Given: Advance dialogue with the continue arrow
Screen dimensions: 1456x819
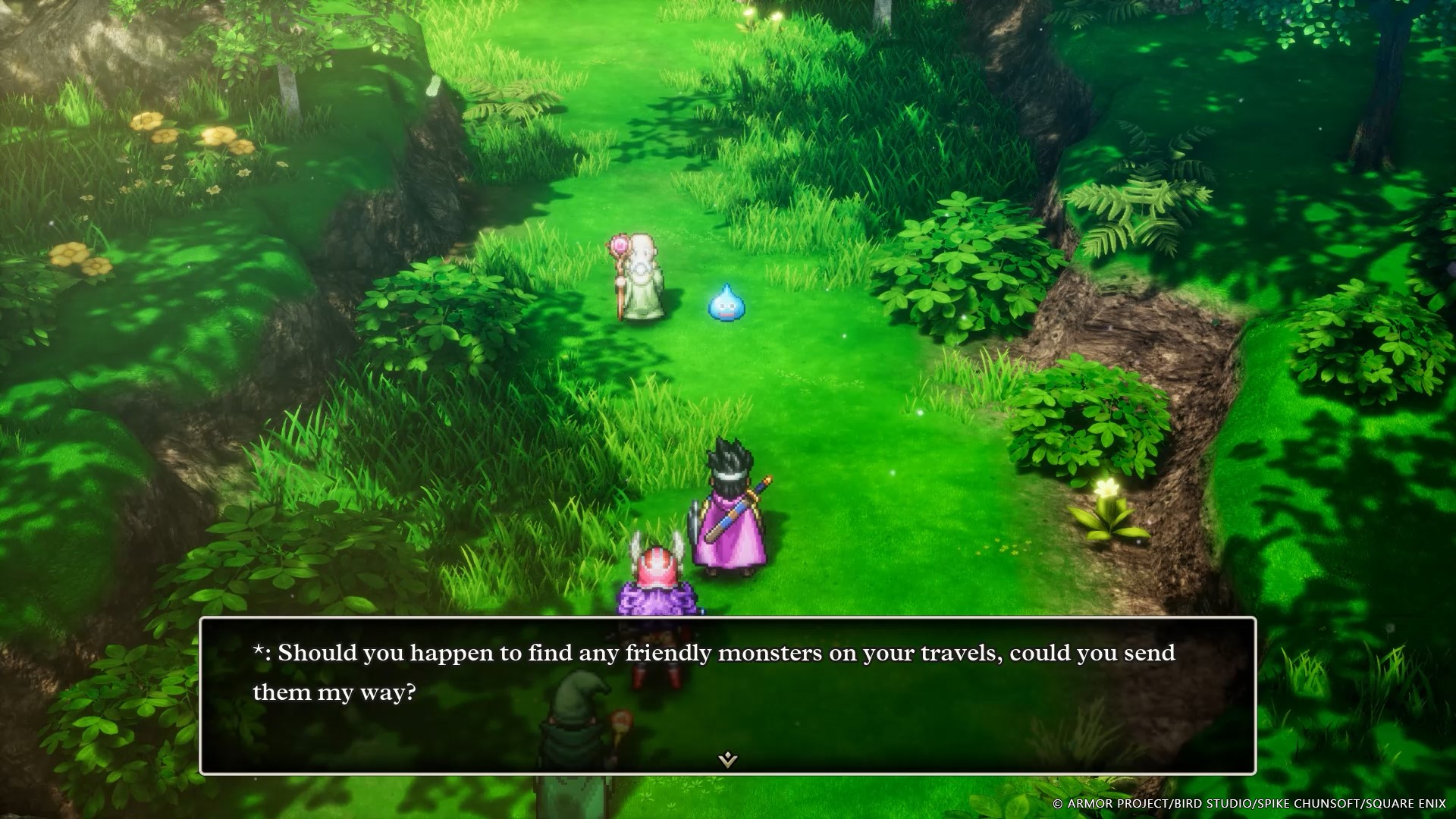Looking at the screenshot, I should (x=728, y=759).
